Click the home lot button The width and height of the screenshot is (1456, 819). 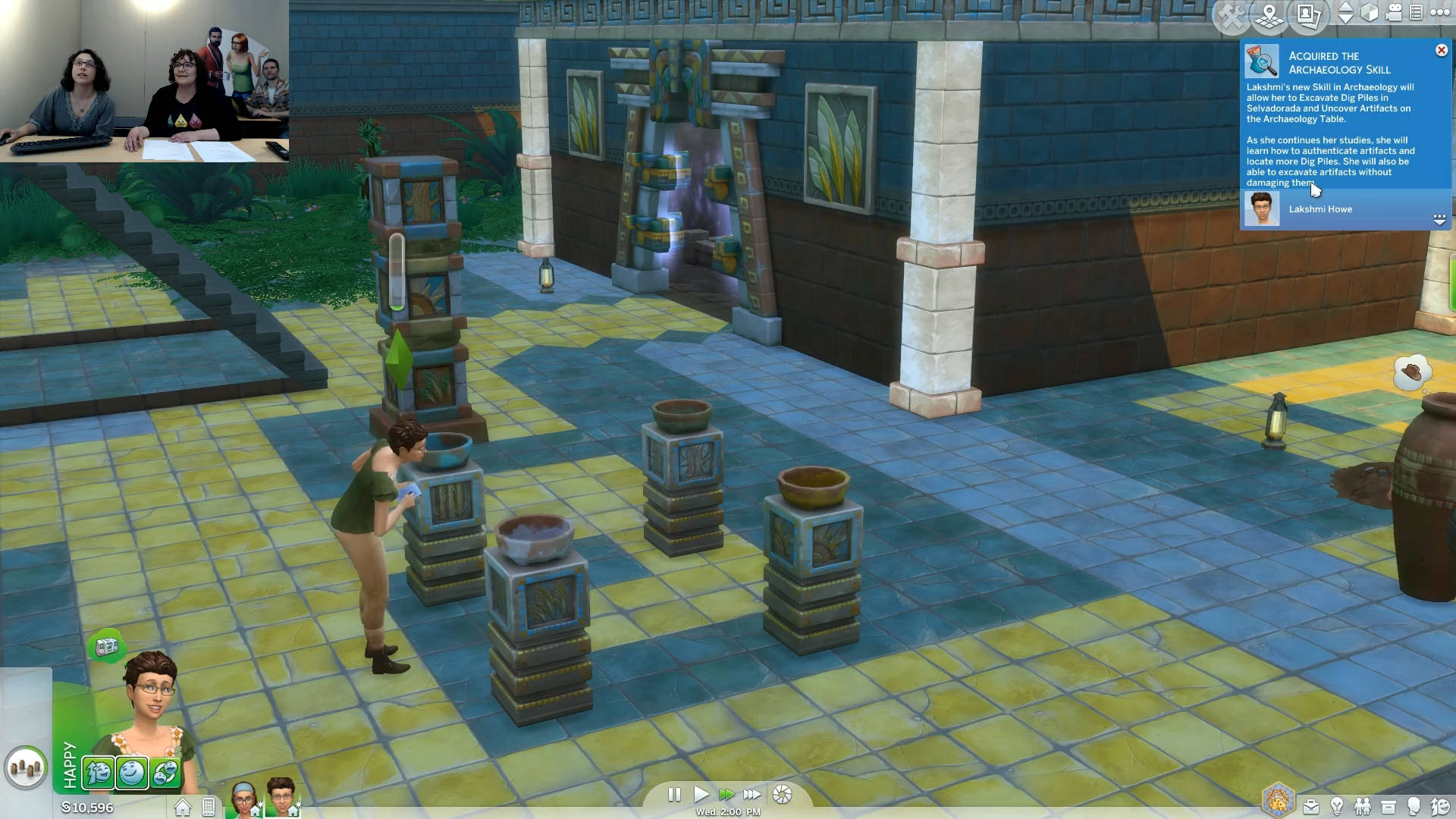pos(182,808)
